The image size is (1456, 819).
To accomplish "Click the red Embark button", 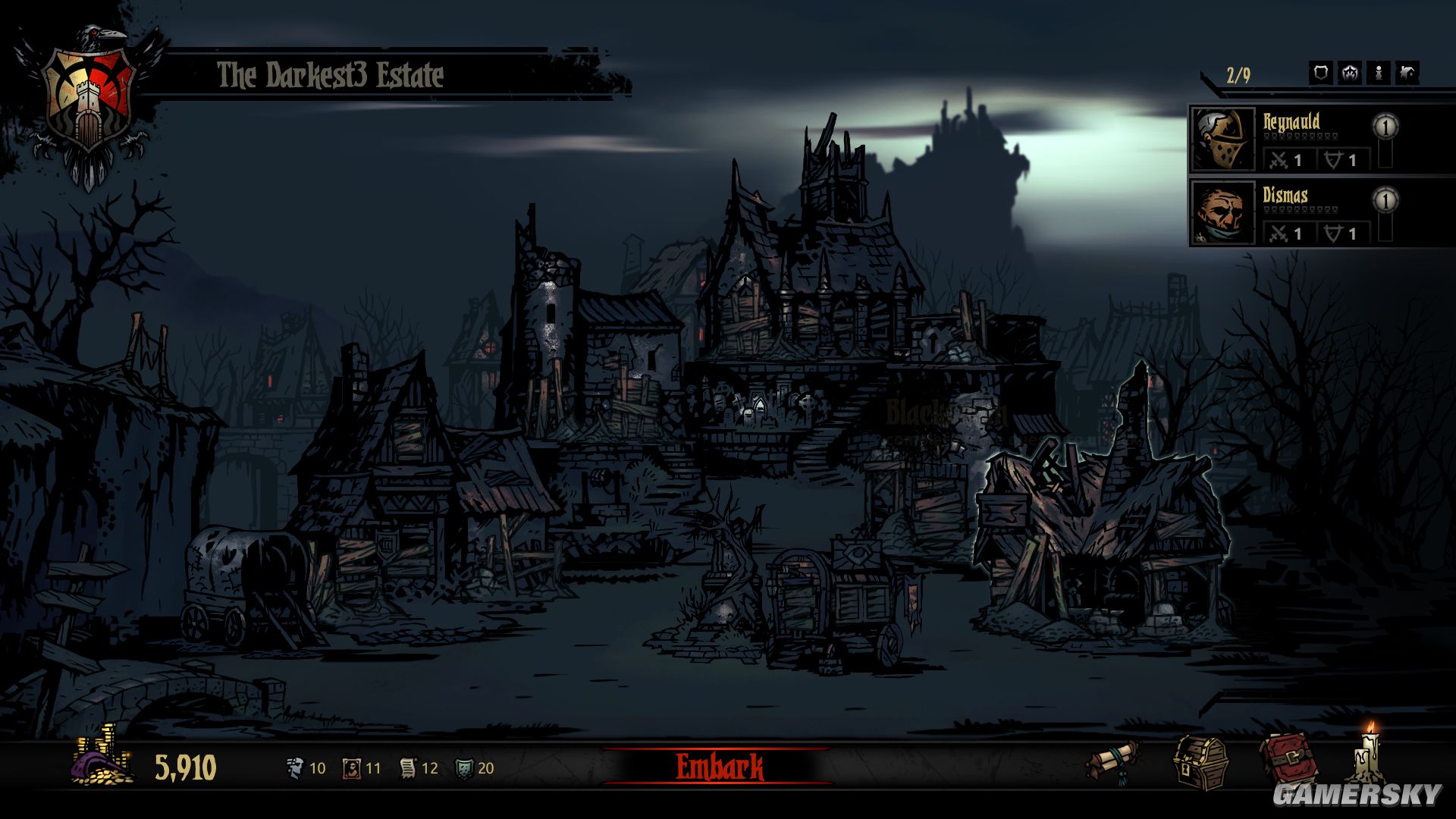I will 719,767.
